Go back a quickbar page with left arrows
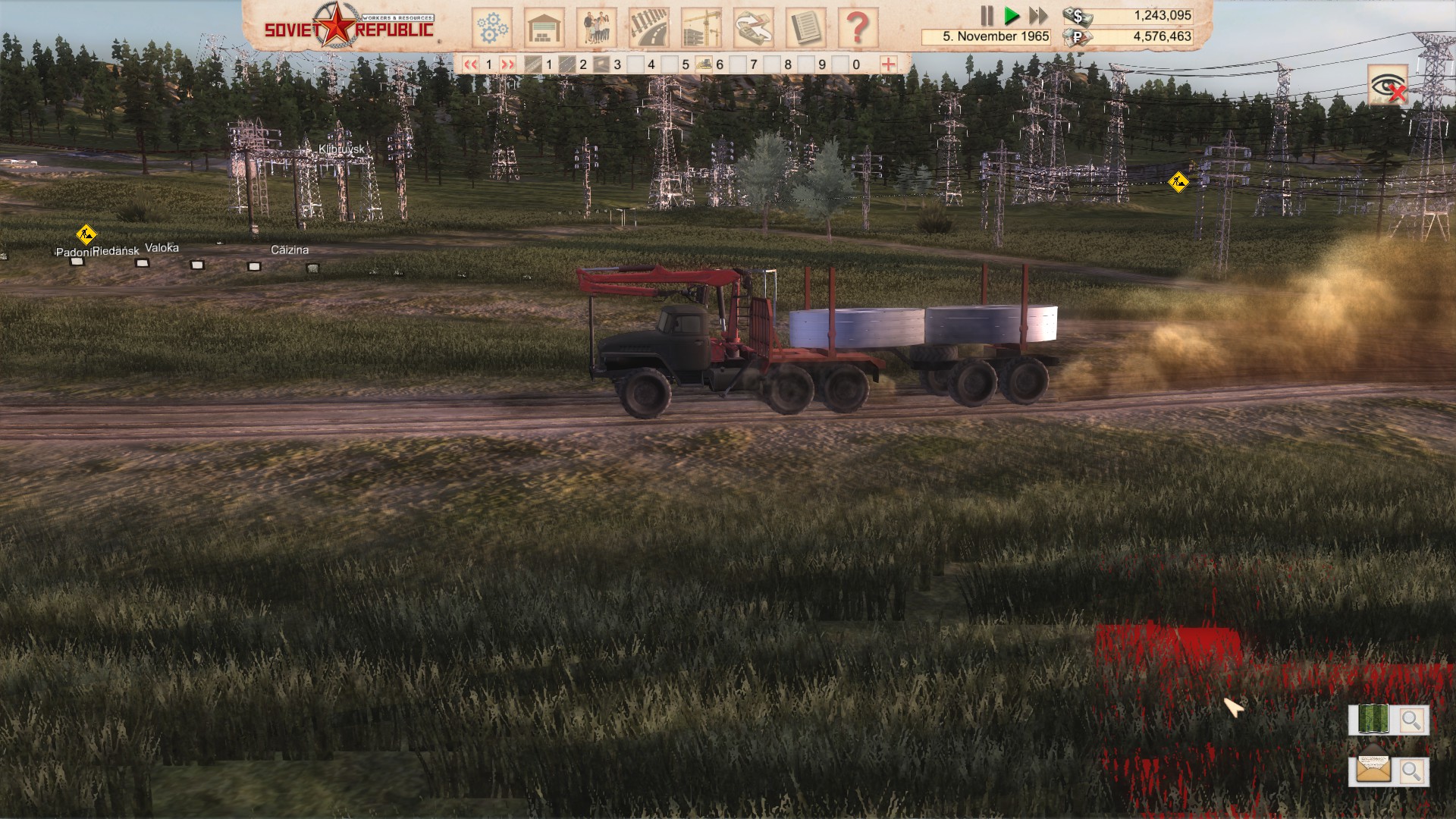The image size is (1456, 819). (471, 64)
